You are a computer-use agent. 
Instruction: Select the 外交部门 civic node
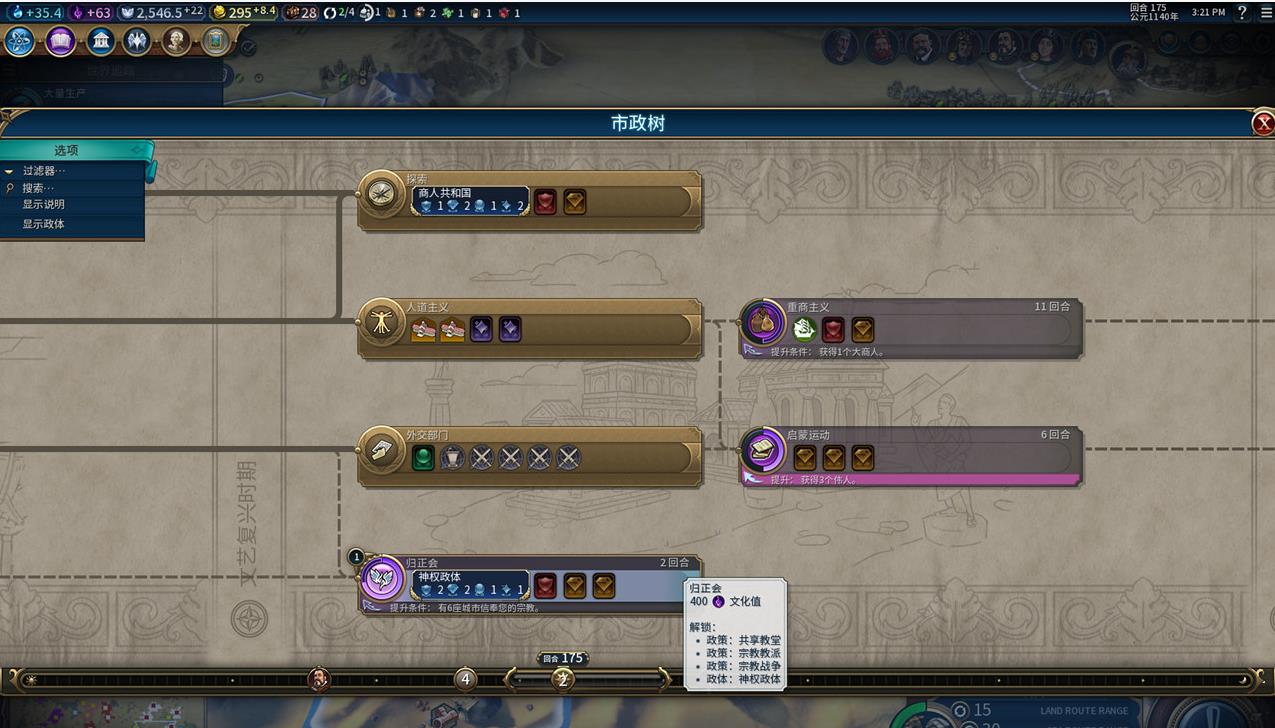381,450
